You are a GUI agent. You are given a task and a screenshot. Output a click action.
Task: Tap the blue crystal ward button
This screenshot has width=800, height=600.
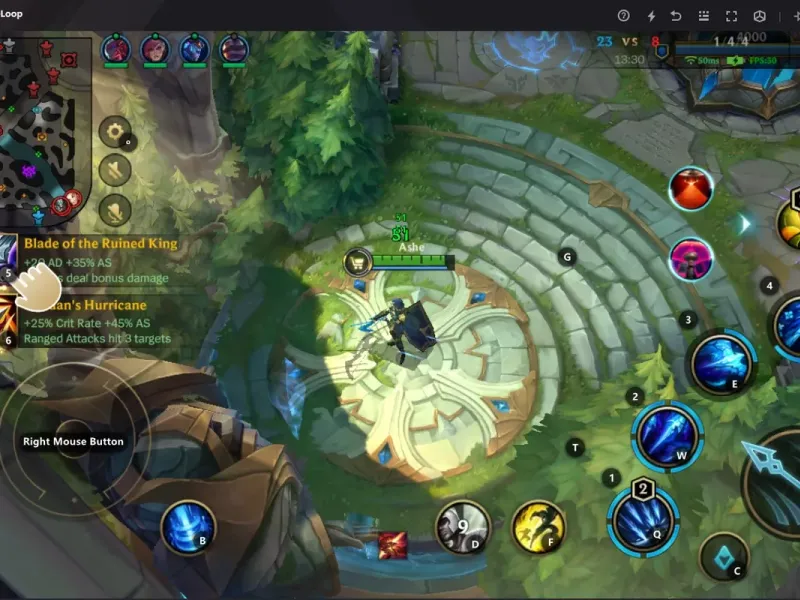[724, 555]
